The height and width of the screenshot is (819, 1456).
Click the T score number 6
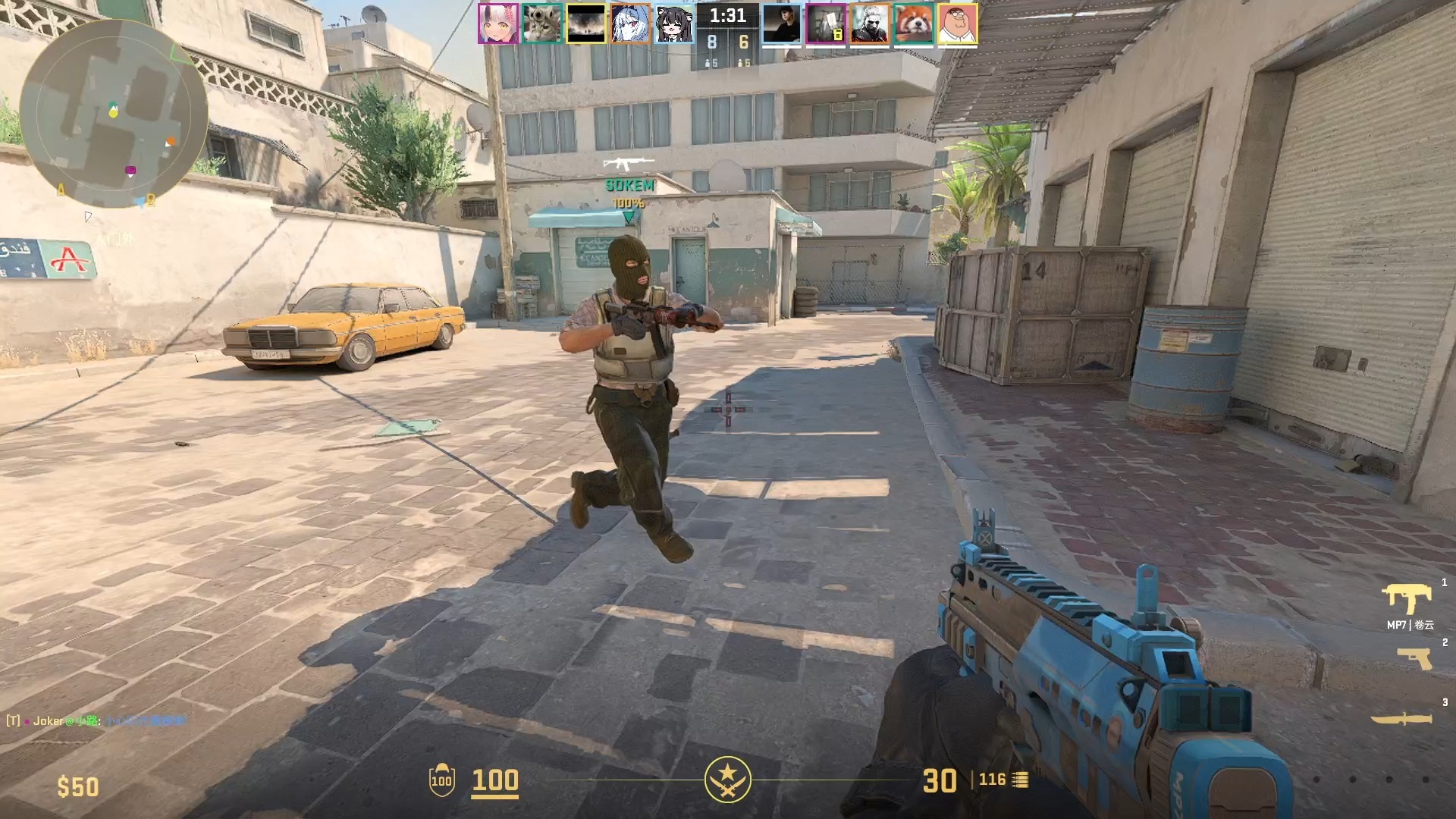point(745,43)
